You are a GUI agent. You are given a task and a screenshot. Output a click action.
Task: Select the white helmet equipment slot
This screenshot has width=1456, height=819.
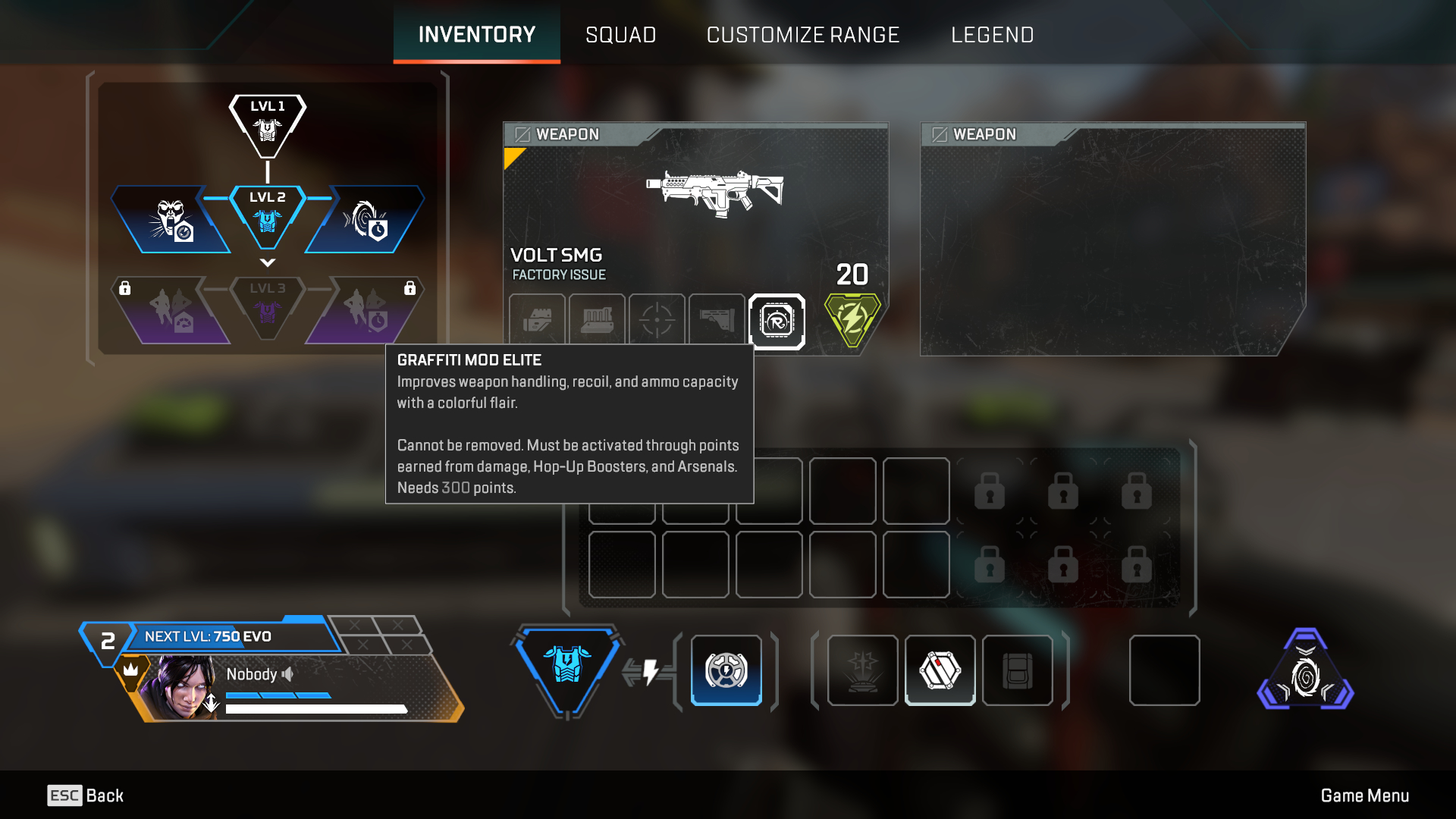[940, 670]
